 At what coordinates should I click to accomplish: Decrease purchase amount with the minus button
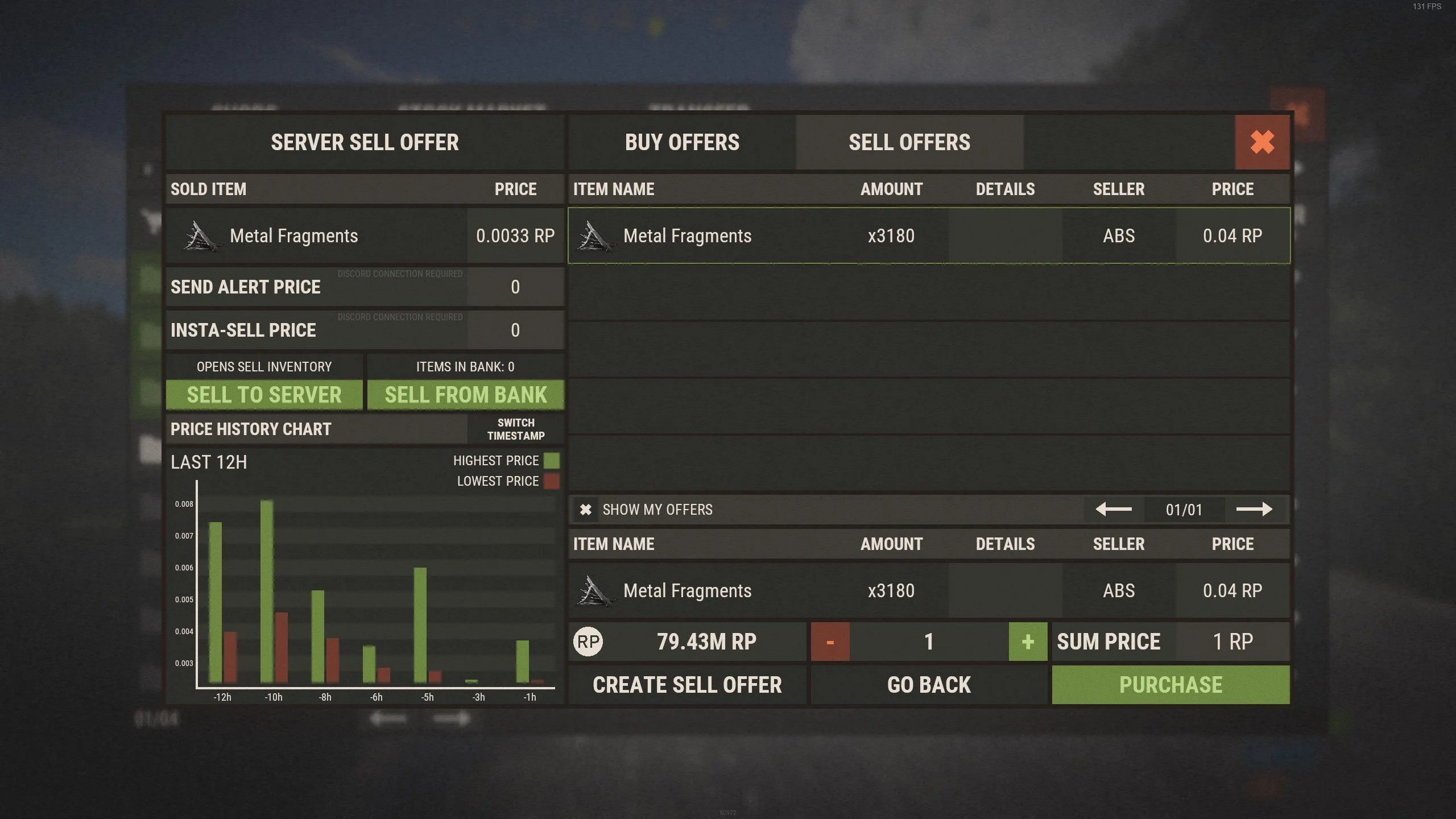pyautogui.click(x=830, y=642)
